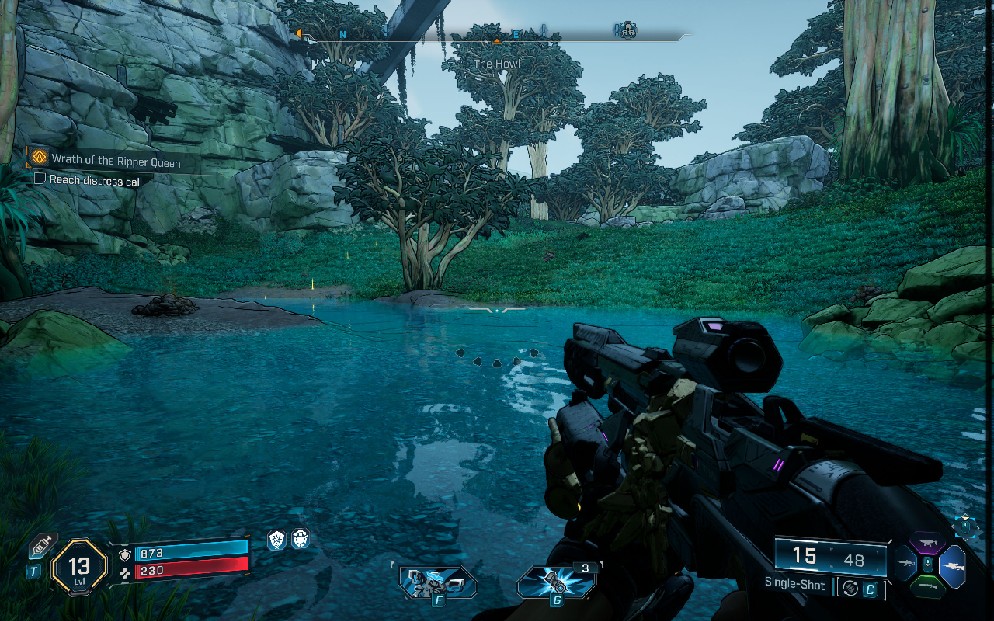The height and width of the screenshot is (621, 994).
Task: Select the highlighted right weapon slot
Action: tap(951, 565)
